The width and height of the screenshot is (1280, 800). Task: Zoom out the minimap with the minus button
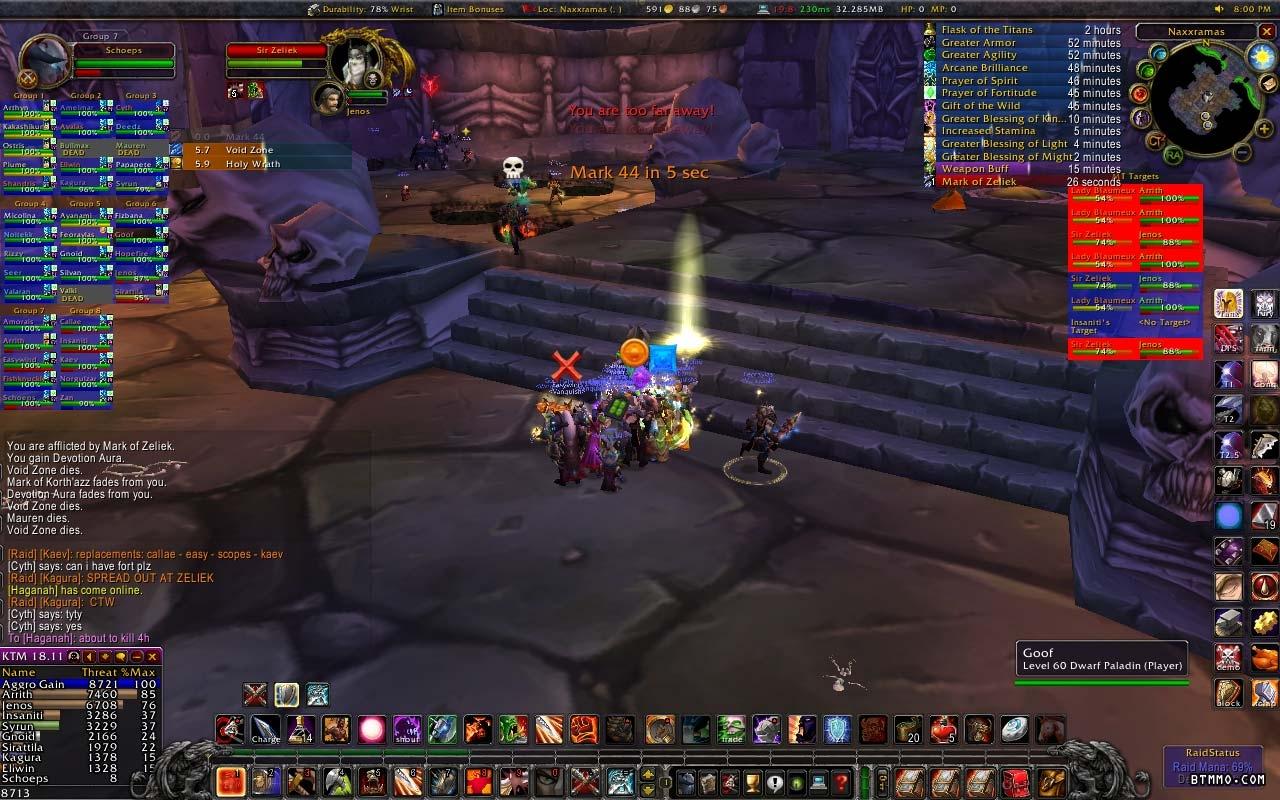(1240, 153)
